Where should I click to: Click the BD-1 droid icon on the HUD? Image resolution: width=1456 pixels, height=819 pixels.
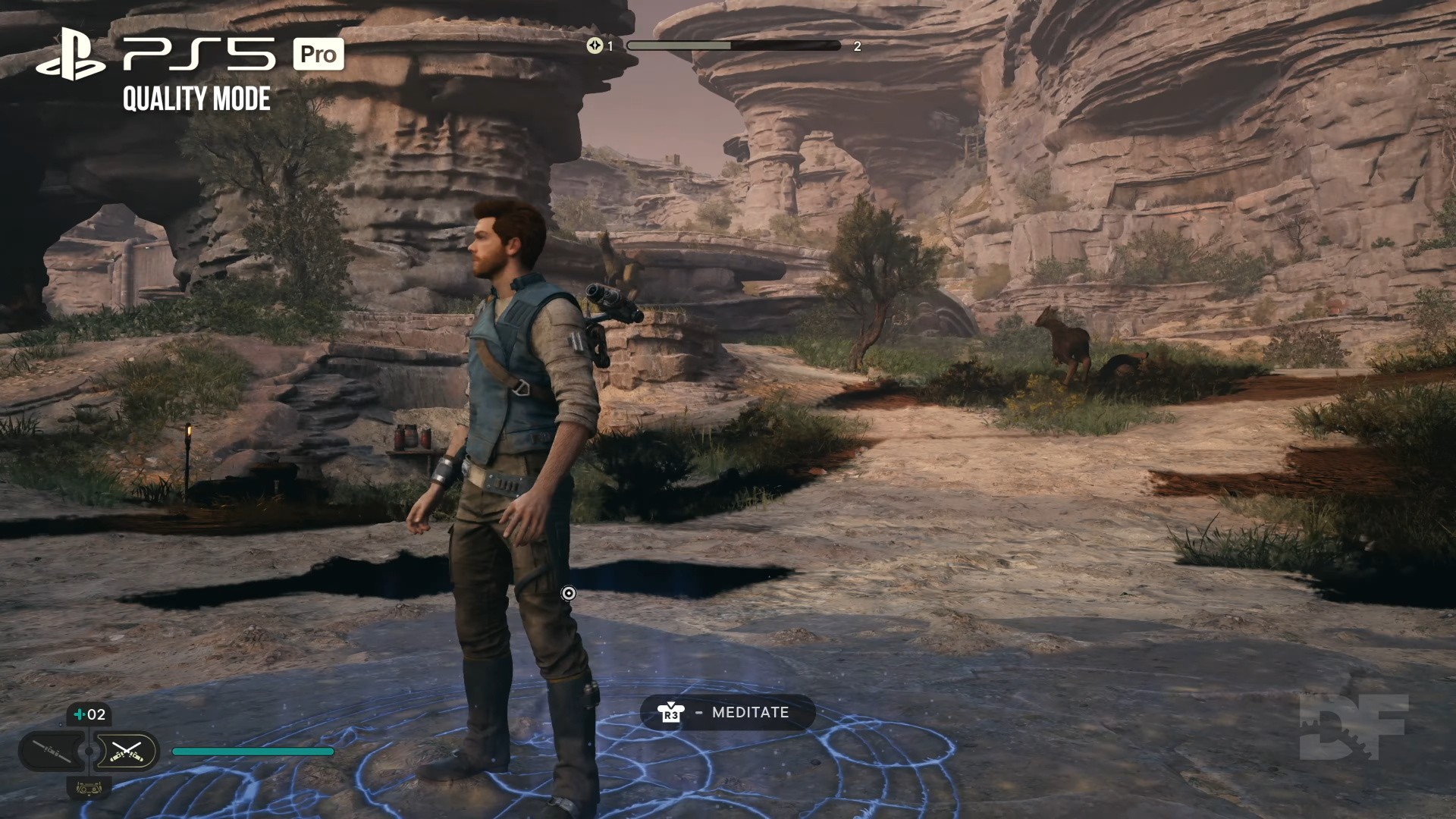(89, 789)
